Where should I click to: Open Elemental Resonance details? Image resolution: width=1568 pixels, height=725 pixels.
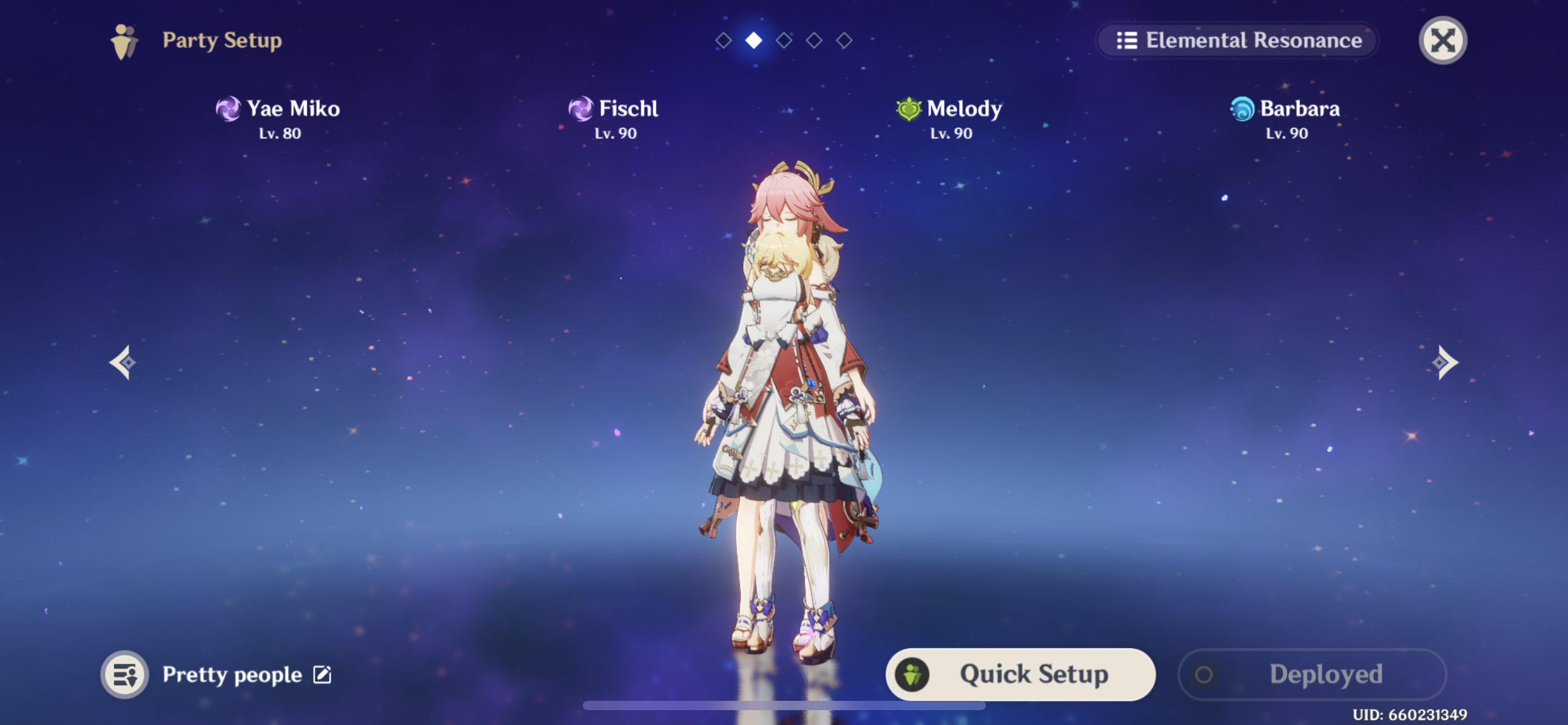pos(1237,40)
